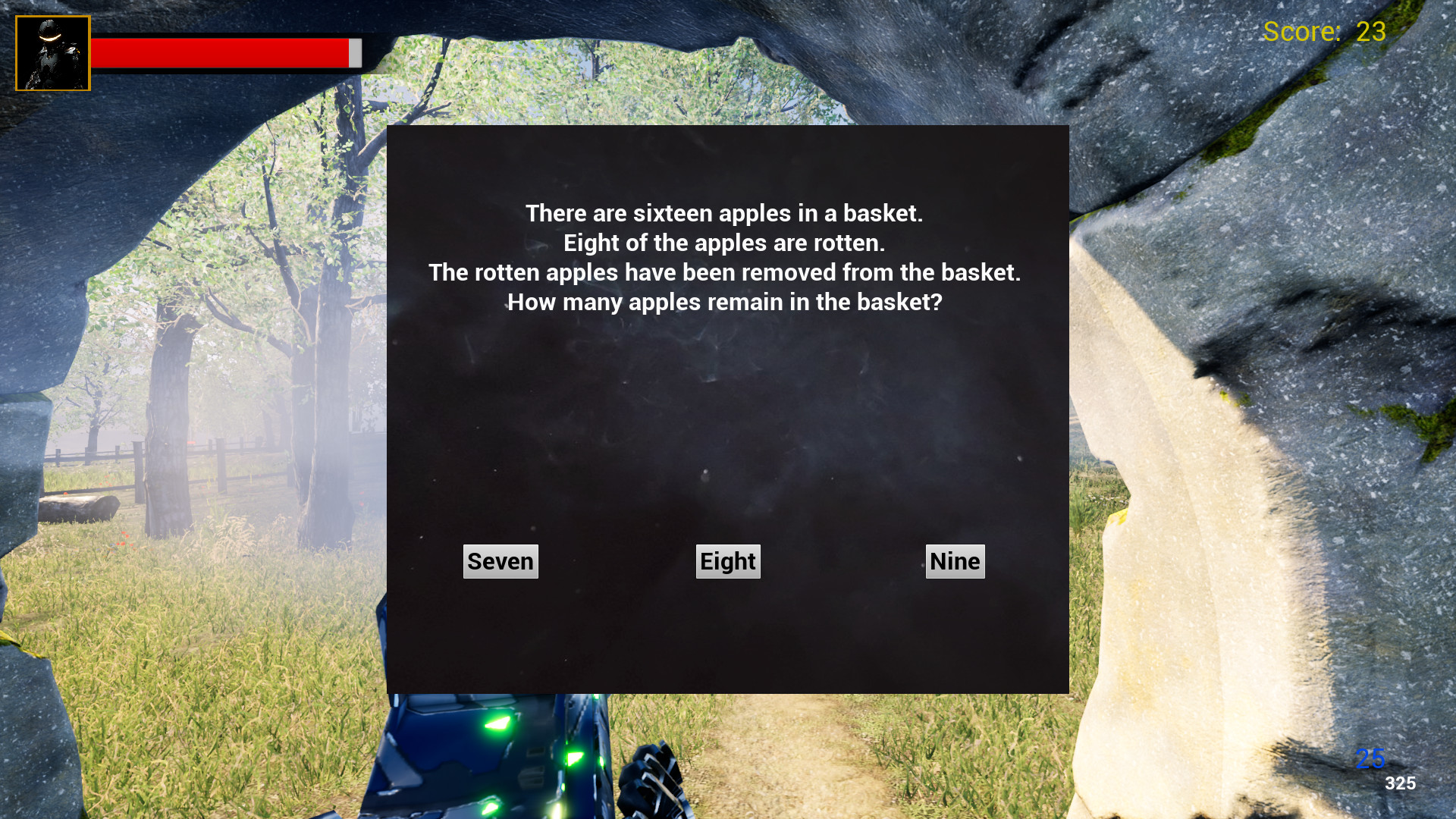
Task: Click the Score display reading 23
Action: pyautogui.click(x=1323, y=32)
